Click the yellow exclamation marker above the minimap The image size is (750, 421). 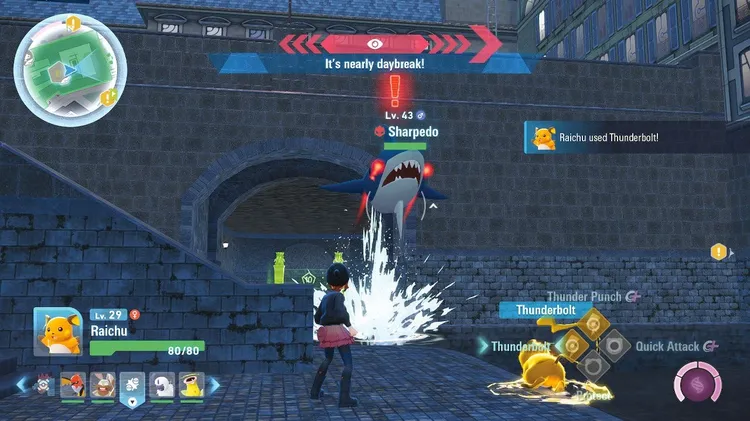tap(73, 22)
